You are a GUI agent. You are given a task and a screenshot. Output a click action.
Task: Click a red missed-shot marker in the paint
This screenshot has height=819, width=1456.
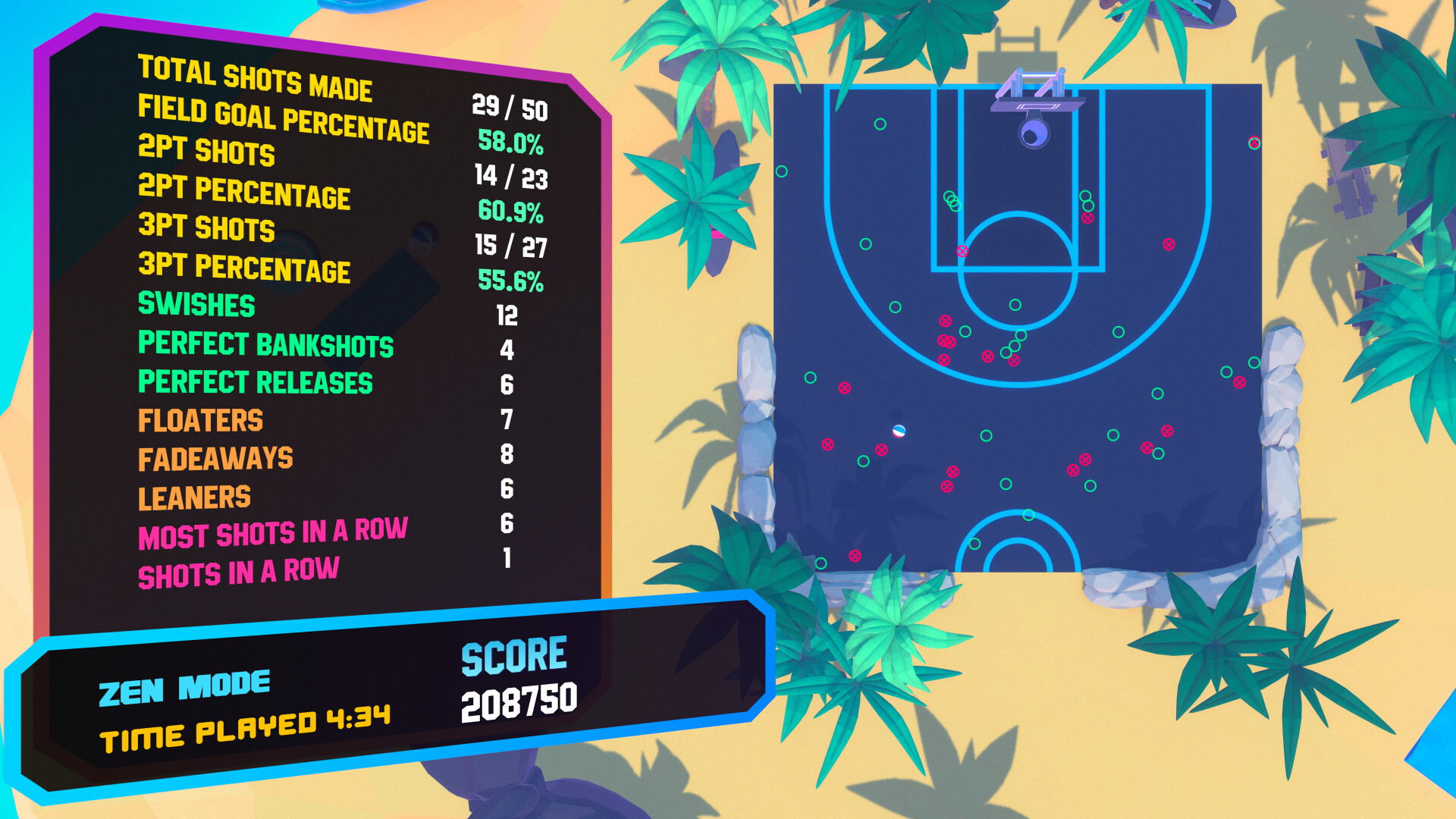[963, 251]
